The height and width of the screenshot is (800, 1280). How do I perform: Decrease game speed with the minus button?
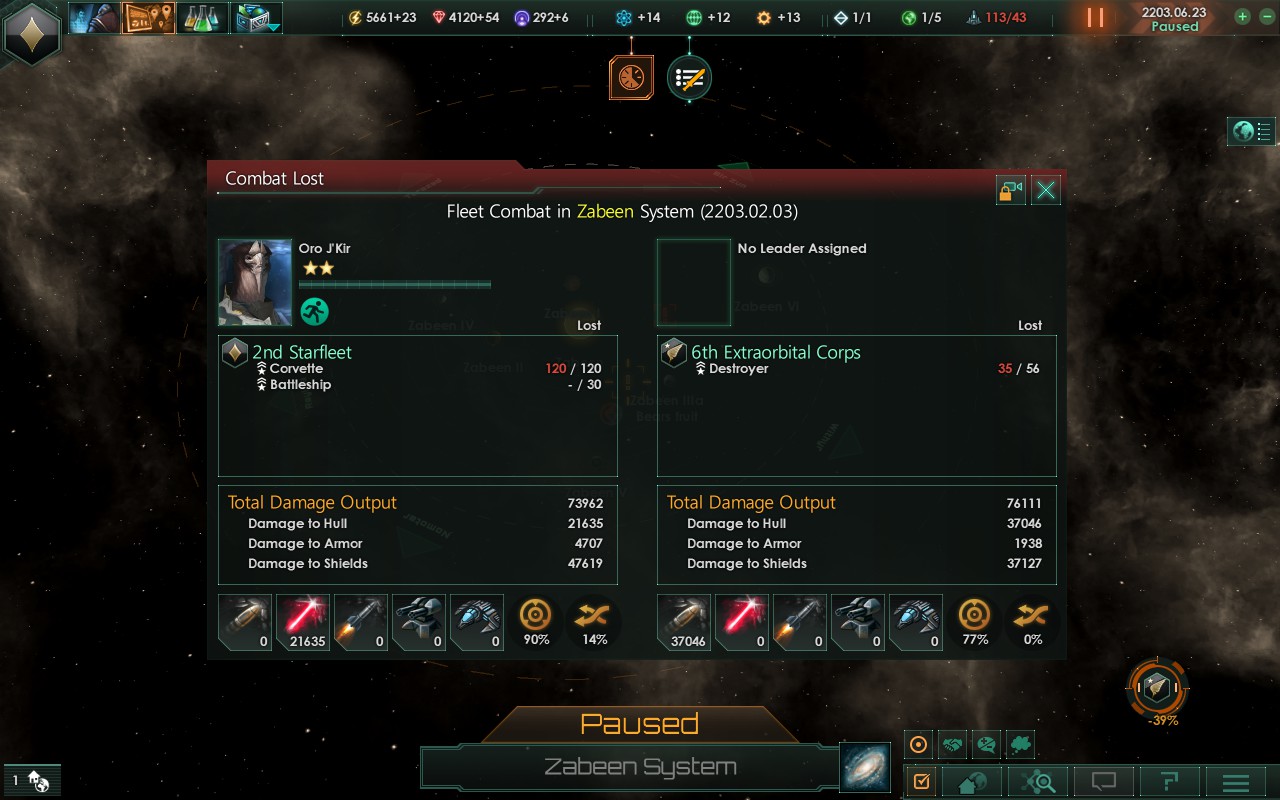1263,17
